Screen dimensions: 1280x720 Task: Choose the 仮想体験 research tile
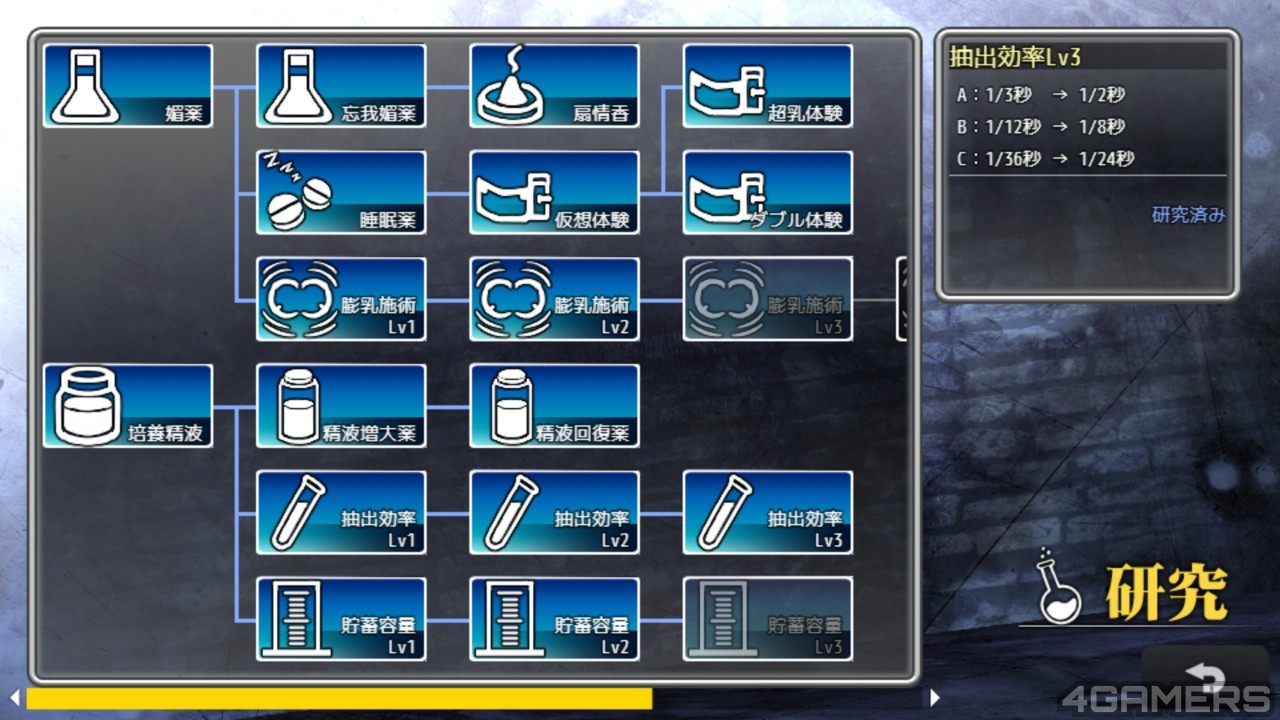[x=554, y=193]
